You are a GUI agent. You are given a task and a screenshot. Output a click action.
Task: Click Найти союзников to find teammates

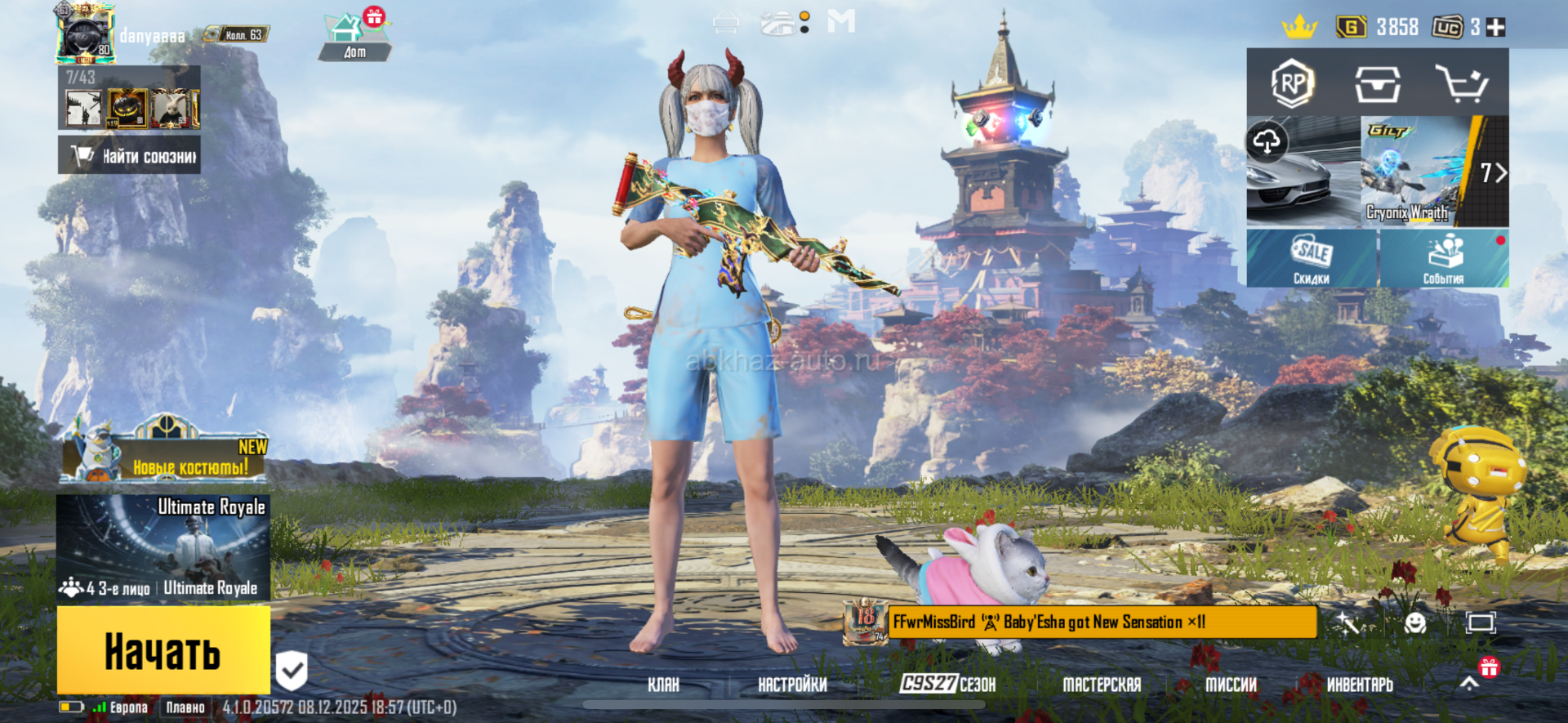point(130,155)
